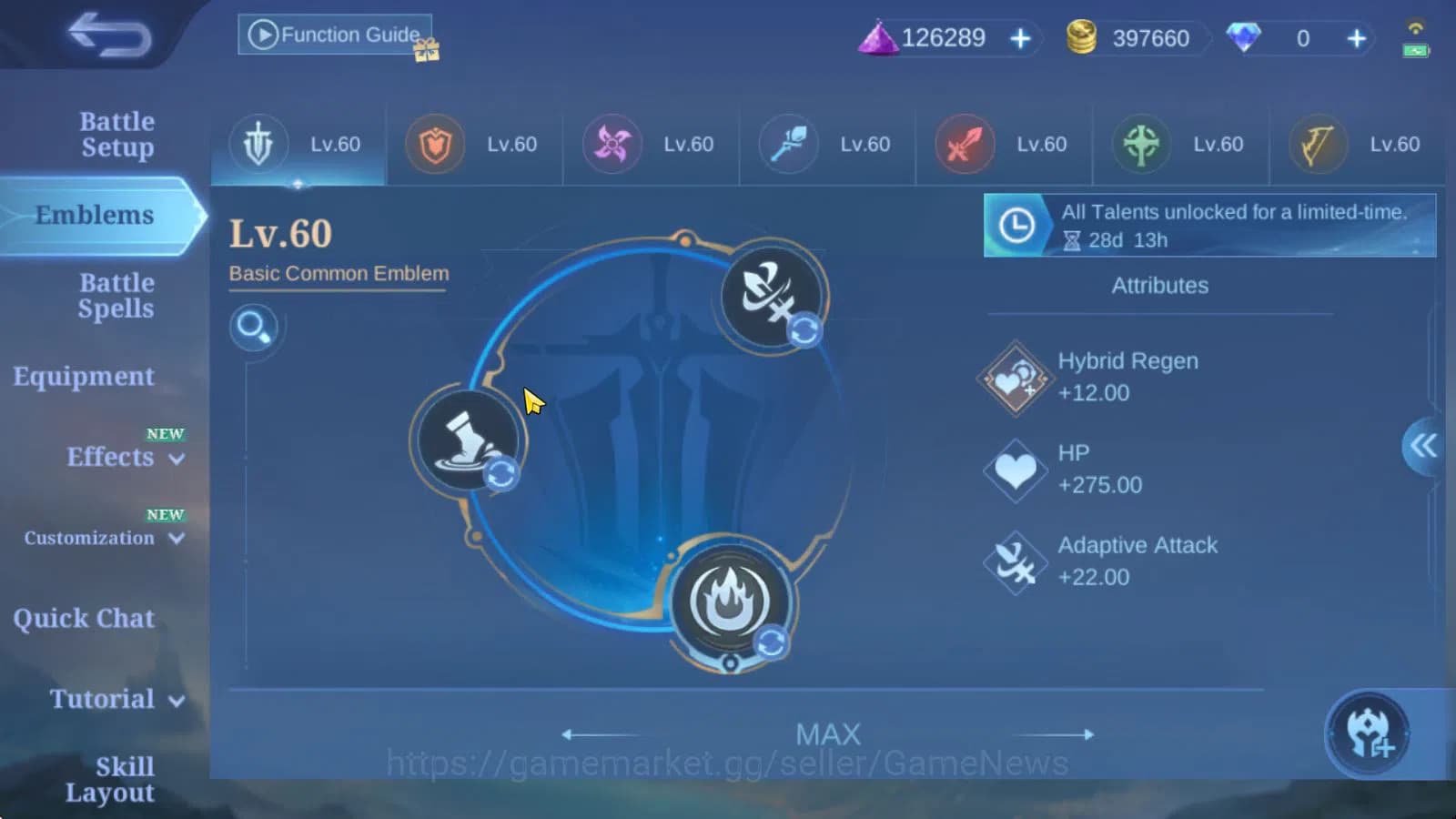
Task: Open the magnifier search icon below Basic Common Emblem
Action: pos(254,329)
